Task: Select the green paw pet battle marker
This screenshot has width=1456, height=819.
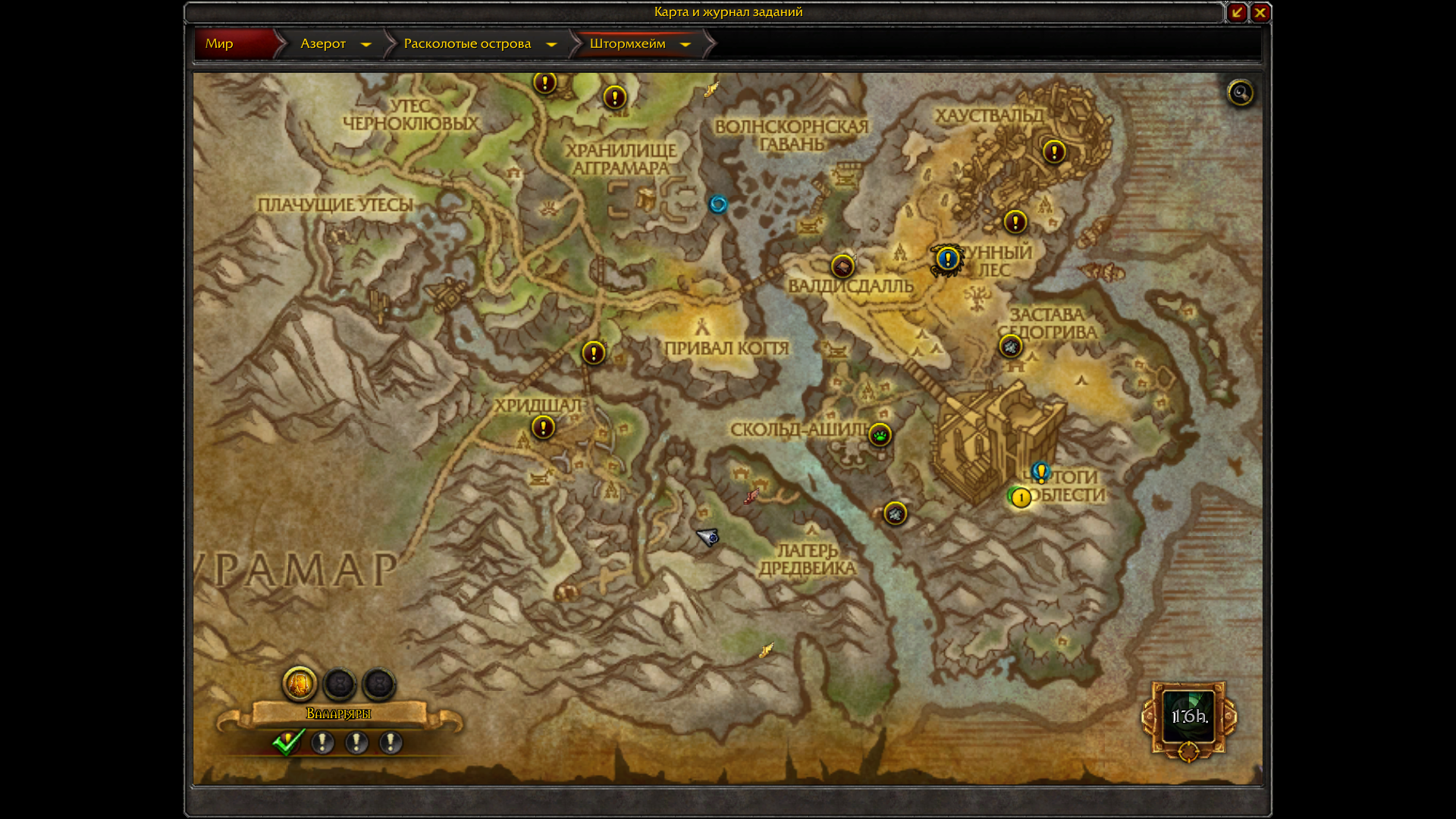Action: (880, 435)
